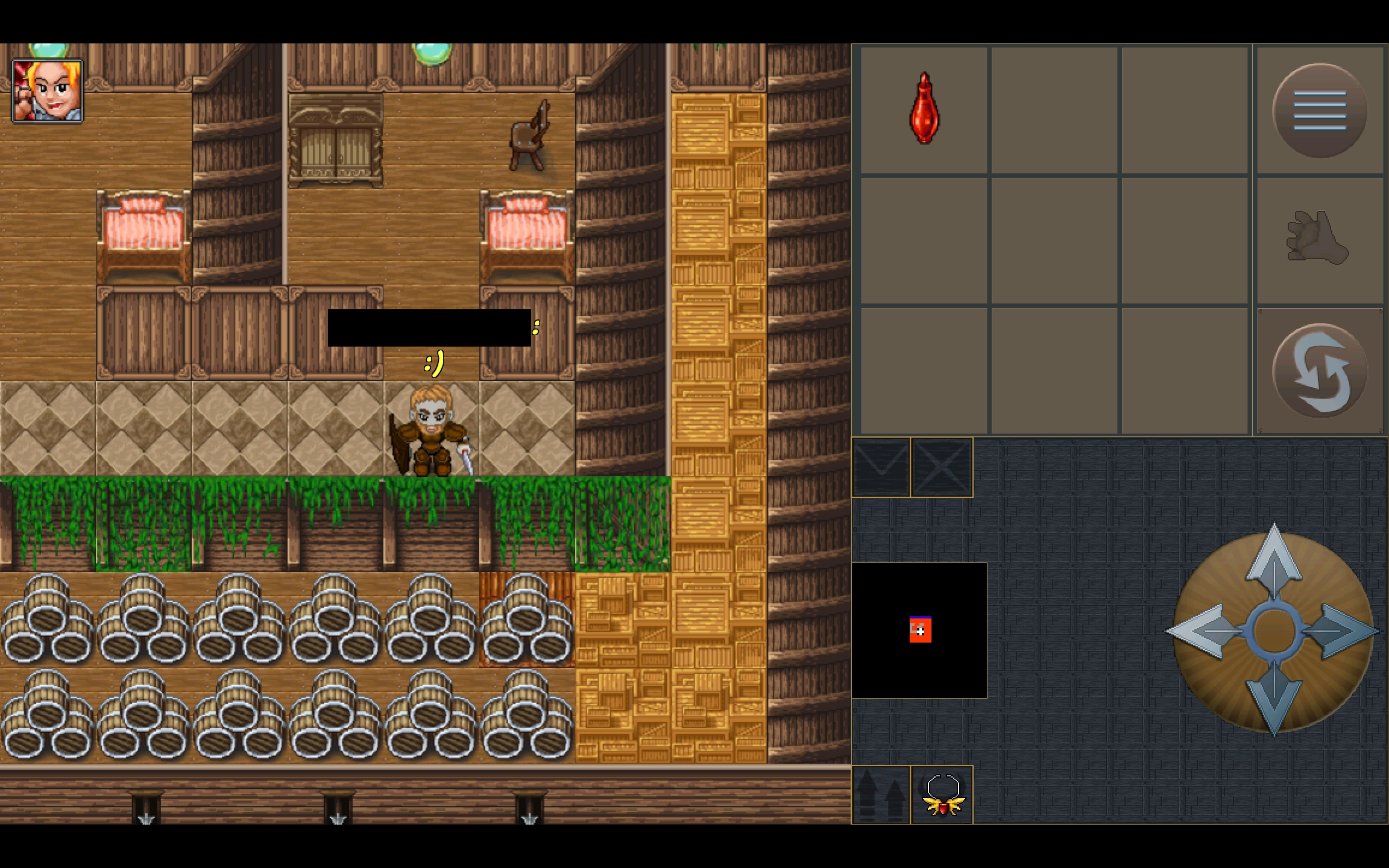Tap the grab hand action button
1389x868 pixels.
(x=1318, y=240)
